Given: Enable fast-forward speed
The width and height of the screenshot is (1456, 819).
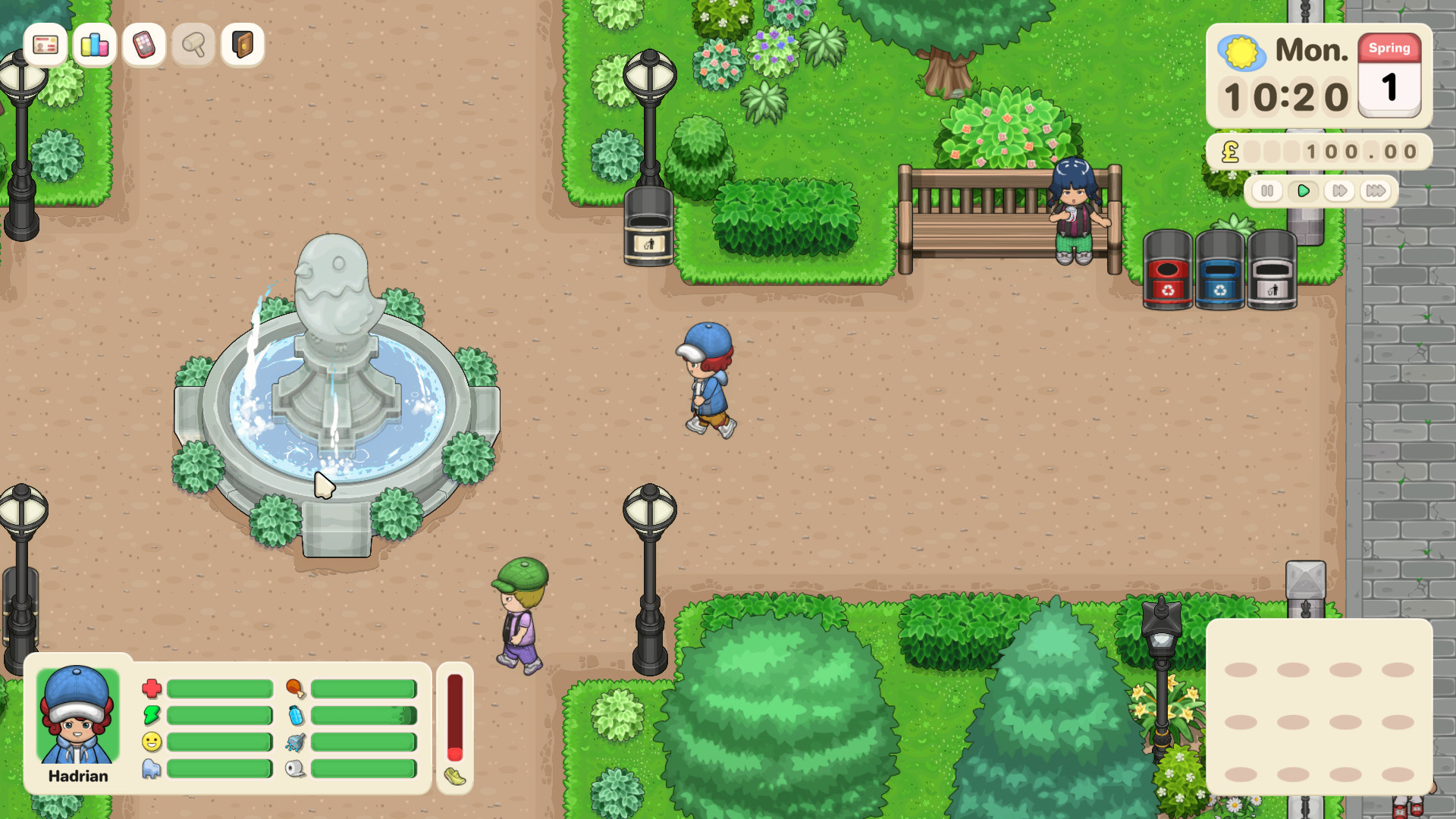Looking at the screenshot, I should coord(1338,192).
